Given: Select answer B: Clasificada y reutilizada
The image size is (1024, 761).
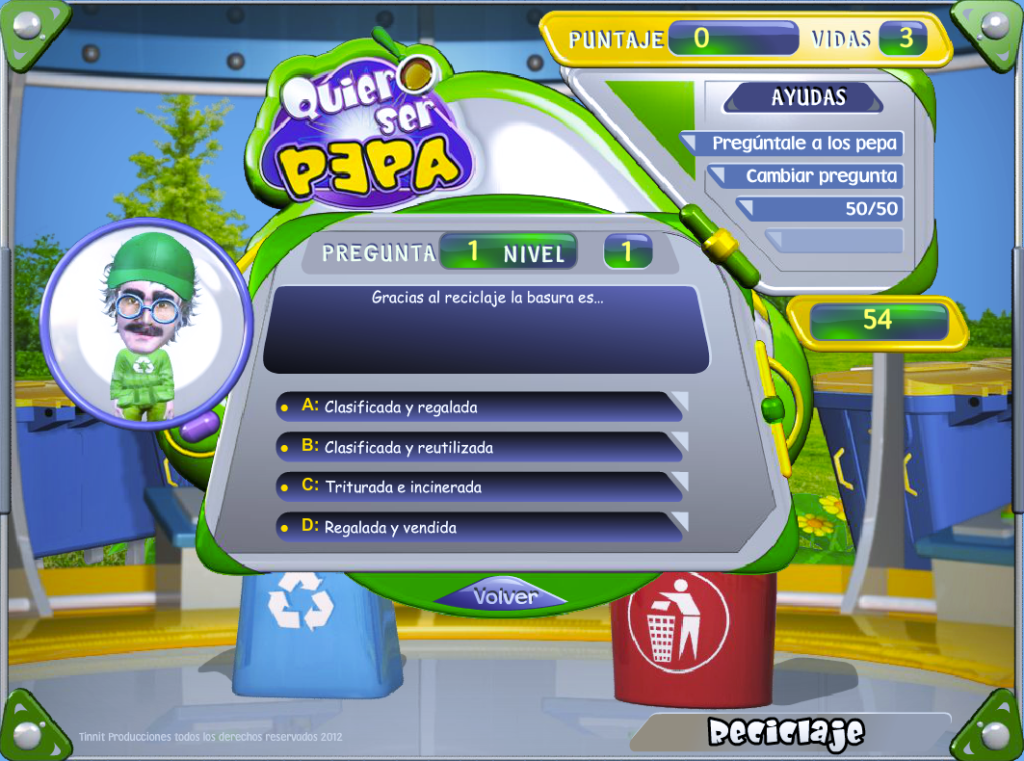Looking at the screenshot, I should pos(478,447).
